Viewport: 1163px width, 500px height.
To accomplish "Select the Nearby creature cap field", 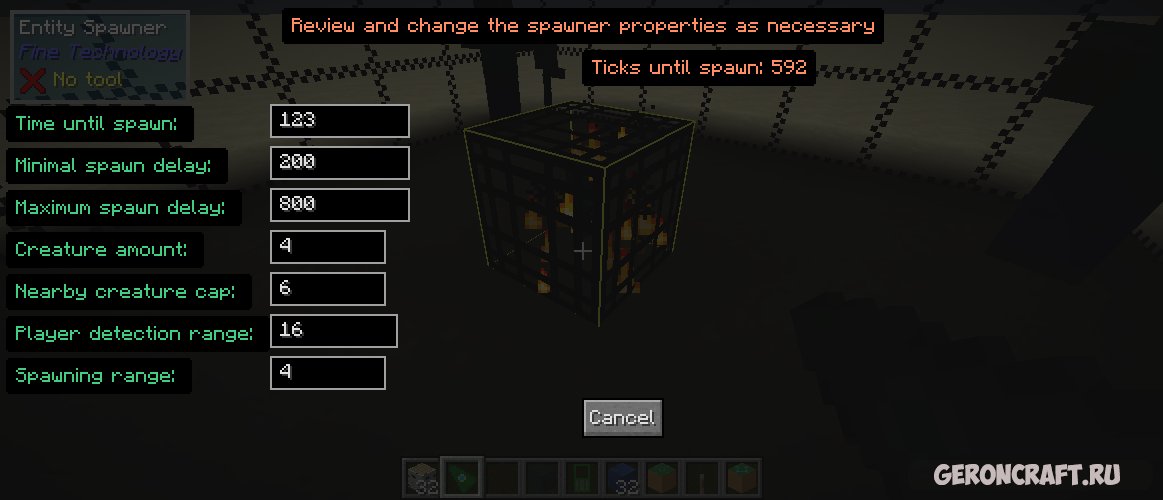I will [327, 289].
